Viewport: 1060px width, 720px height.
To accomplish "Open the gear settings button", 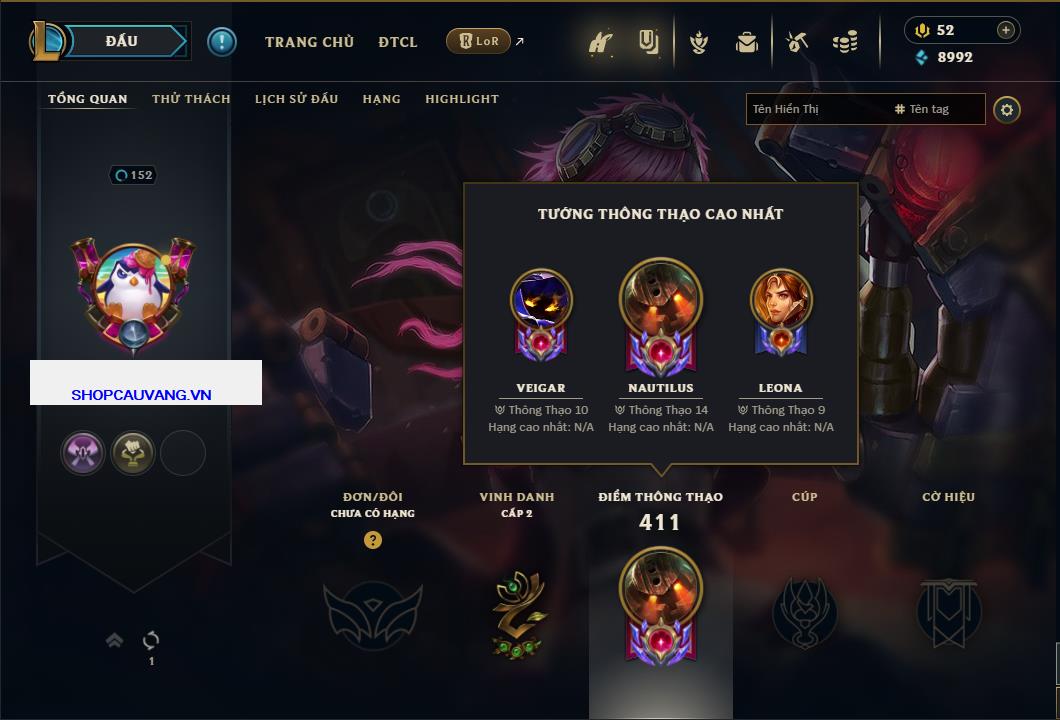I will 1007,110.
